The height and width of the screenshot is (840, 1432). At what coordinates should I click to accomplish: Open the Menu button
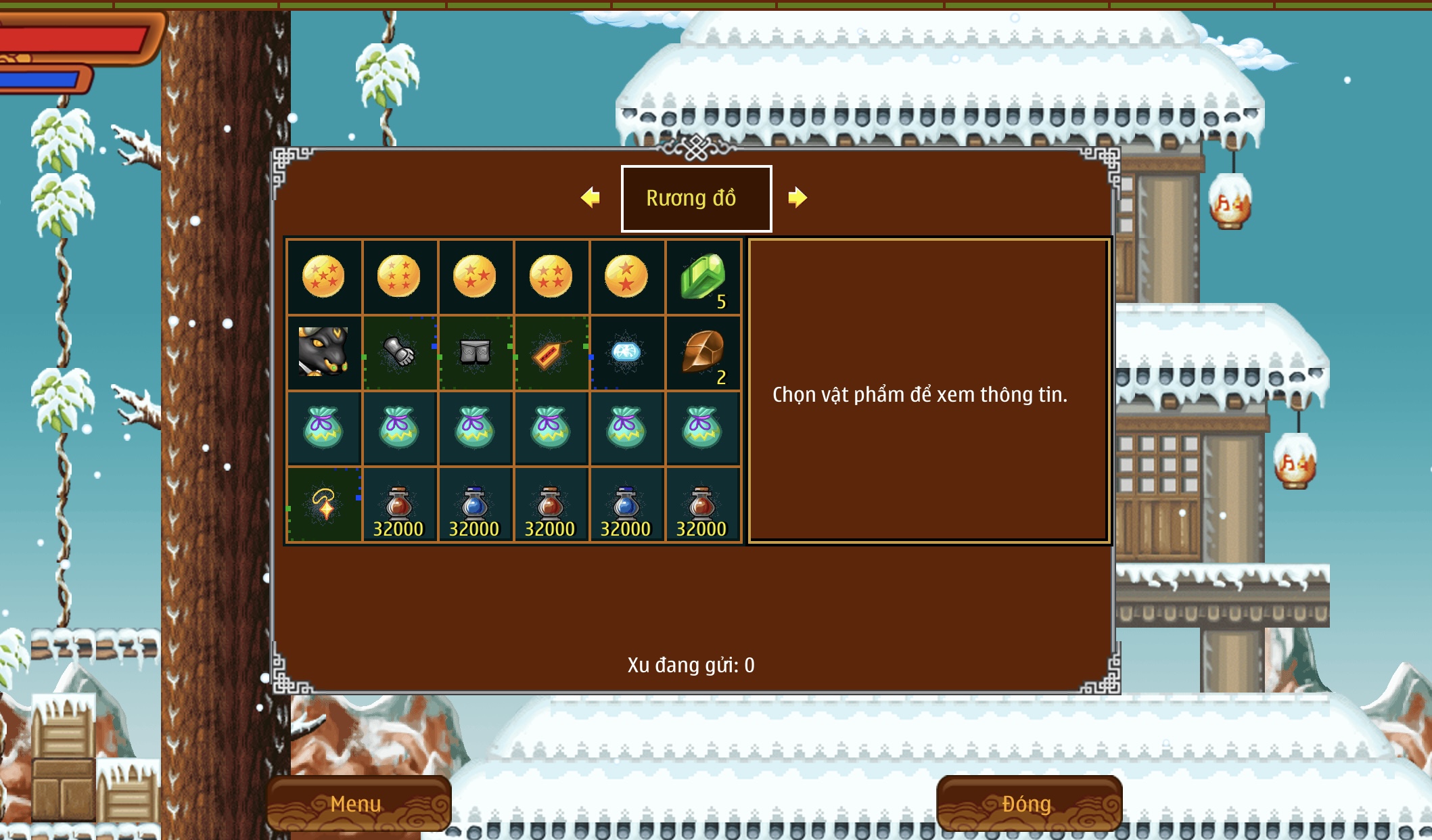[x=357, y=803]
